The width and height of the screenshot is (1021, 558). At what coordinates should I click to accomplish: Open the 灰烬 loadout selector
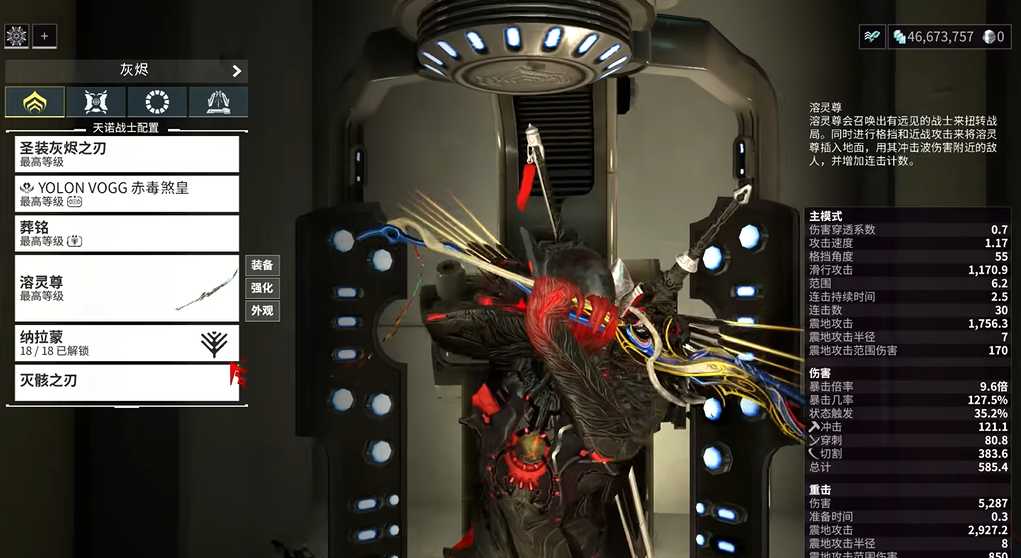[127, 71]
